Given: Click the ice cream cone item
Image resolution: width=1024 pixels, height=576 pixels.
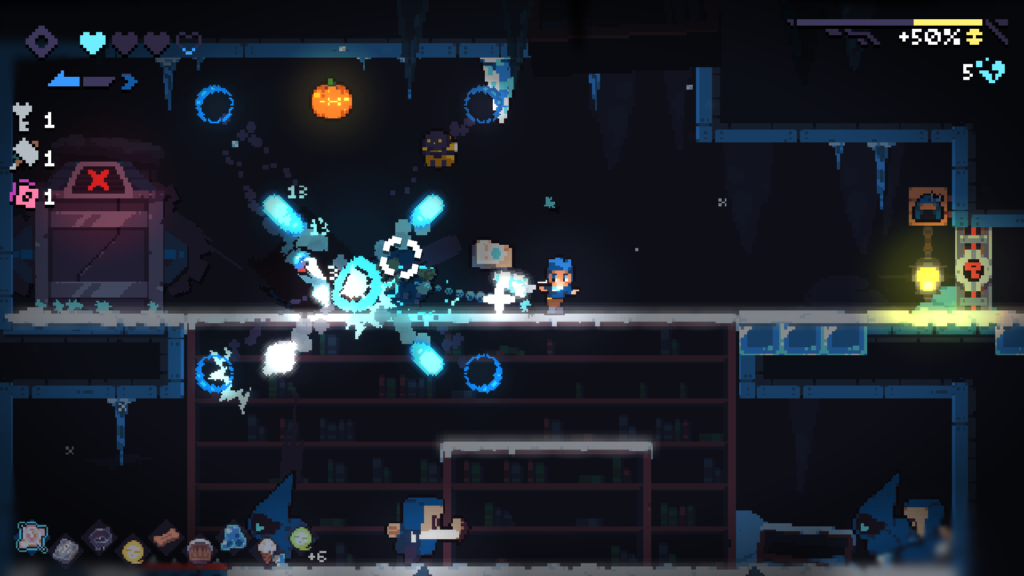Looking at the screenshot, I should (267, 549).
